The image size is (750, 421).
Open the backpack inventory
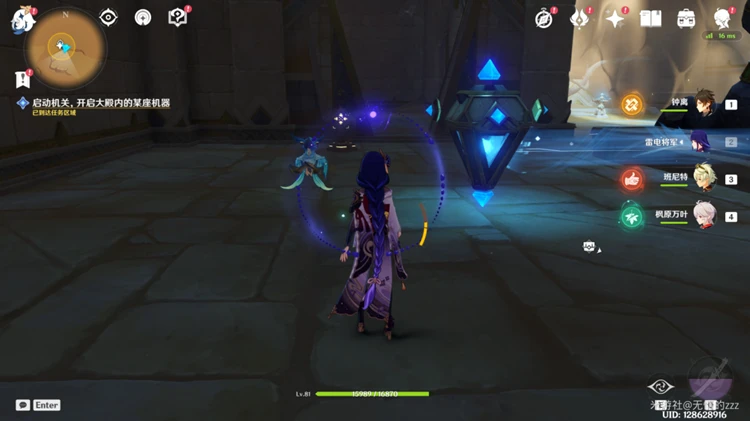[686, 19]
